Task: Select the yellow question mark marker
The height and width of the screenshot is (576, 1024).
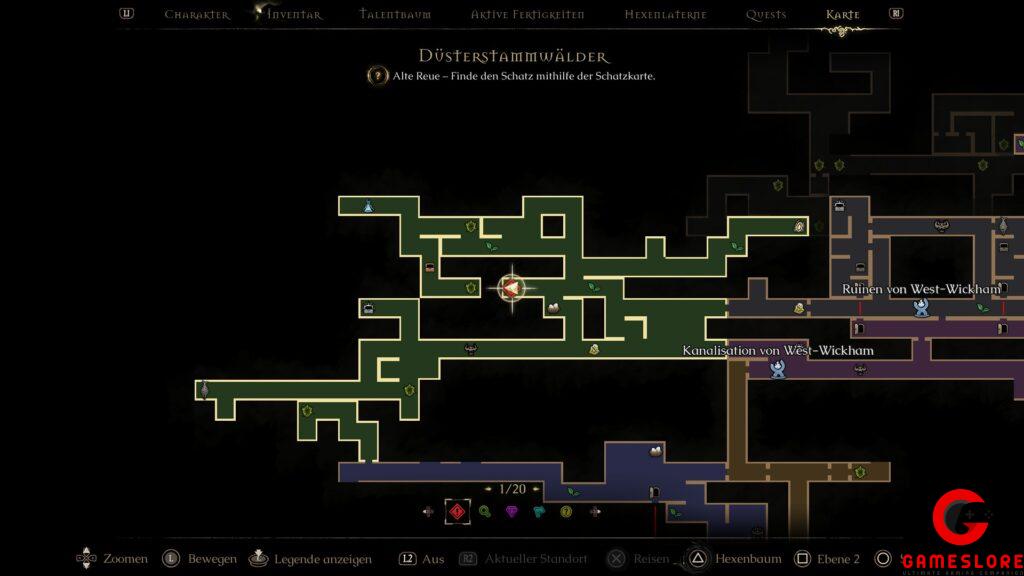Action: click(x=566, y=512)
